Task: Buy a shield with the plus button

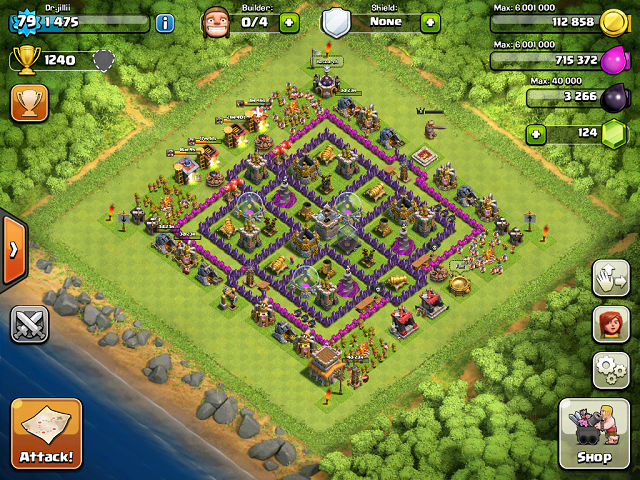Action: point(430,22)
